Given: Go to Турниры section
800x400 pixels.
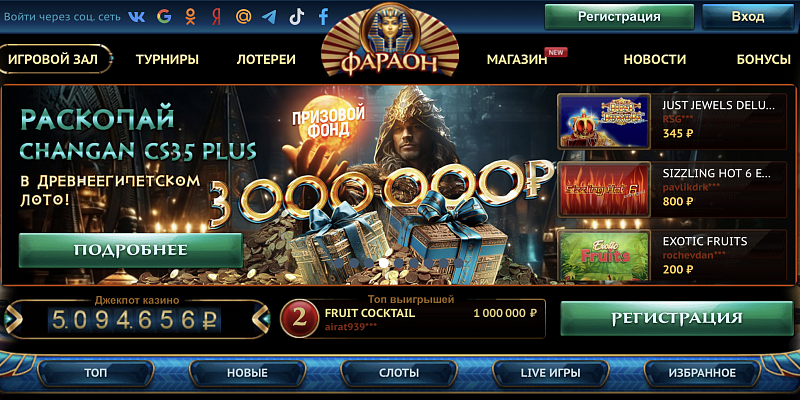Looking at the screenshot, I should click(x=167, y=59).
